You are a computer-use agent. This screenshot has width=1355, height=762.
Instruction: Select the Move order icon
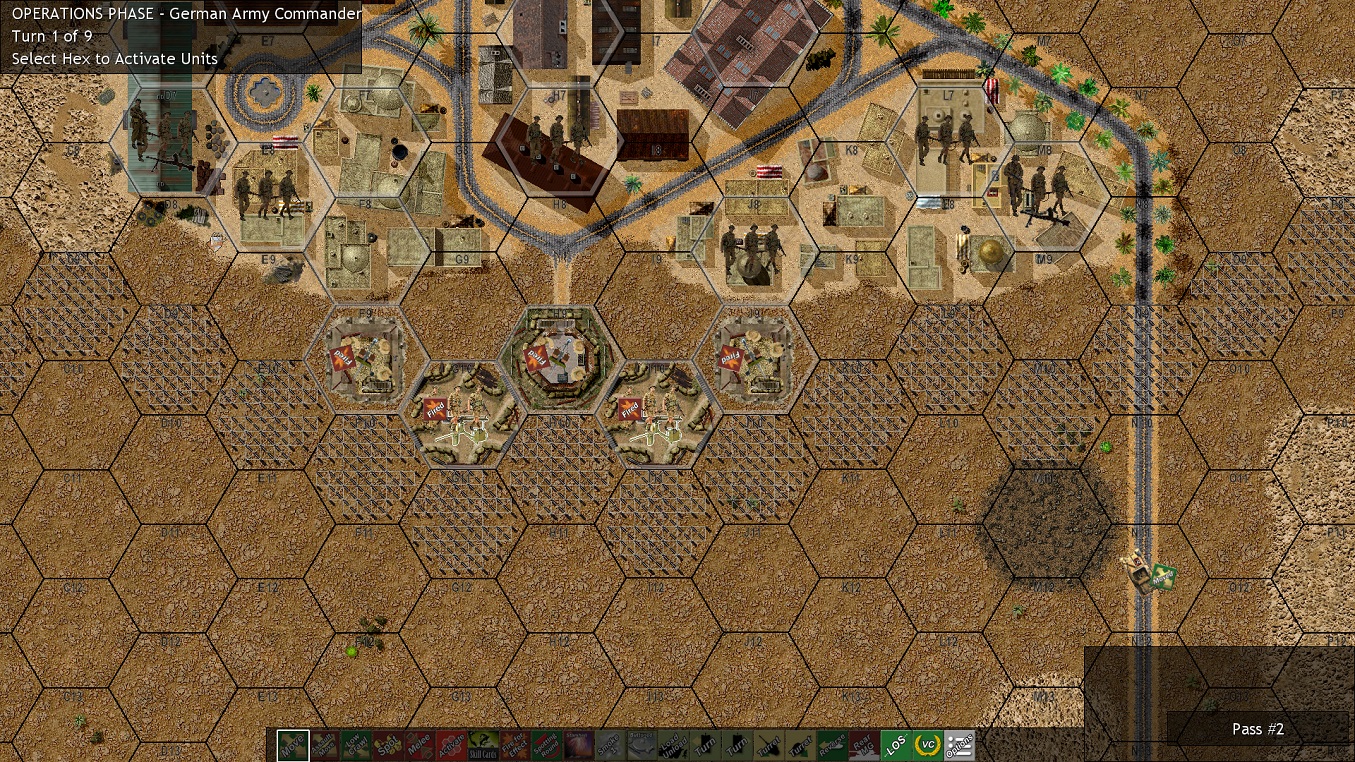(x=292, y=744)
